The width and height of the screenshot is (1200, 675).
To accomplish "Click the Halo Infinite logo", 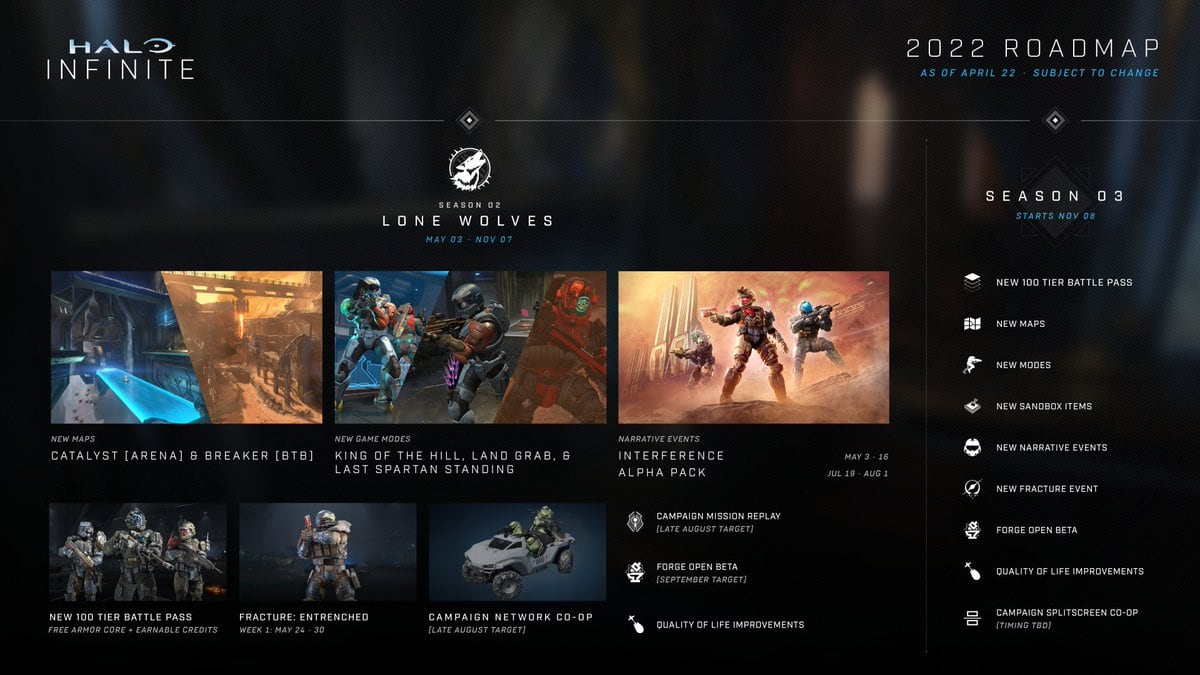I will coord(120,58).
